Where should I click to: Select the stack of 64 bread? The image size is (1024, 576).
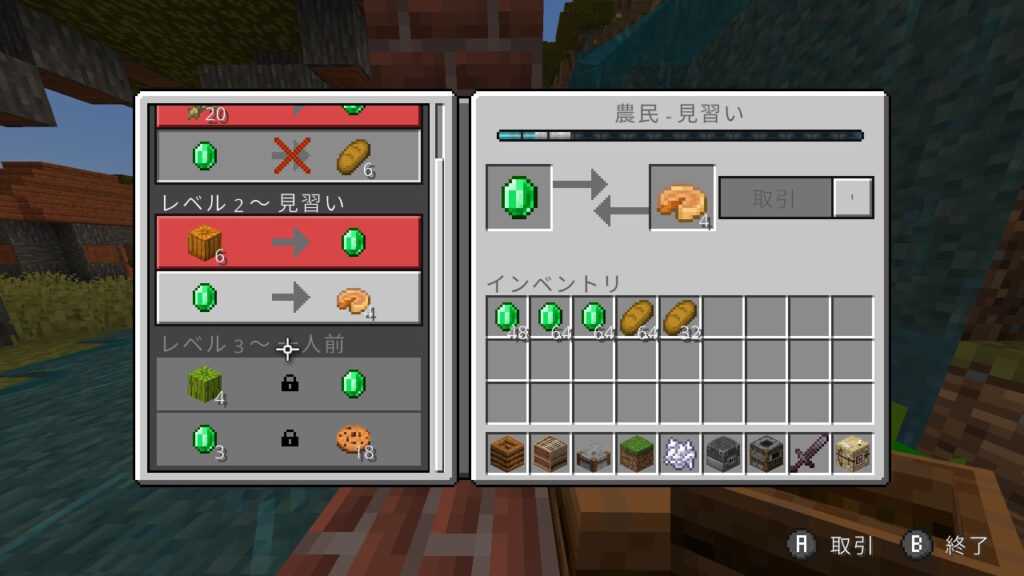click(x=637, y=317)
